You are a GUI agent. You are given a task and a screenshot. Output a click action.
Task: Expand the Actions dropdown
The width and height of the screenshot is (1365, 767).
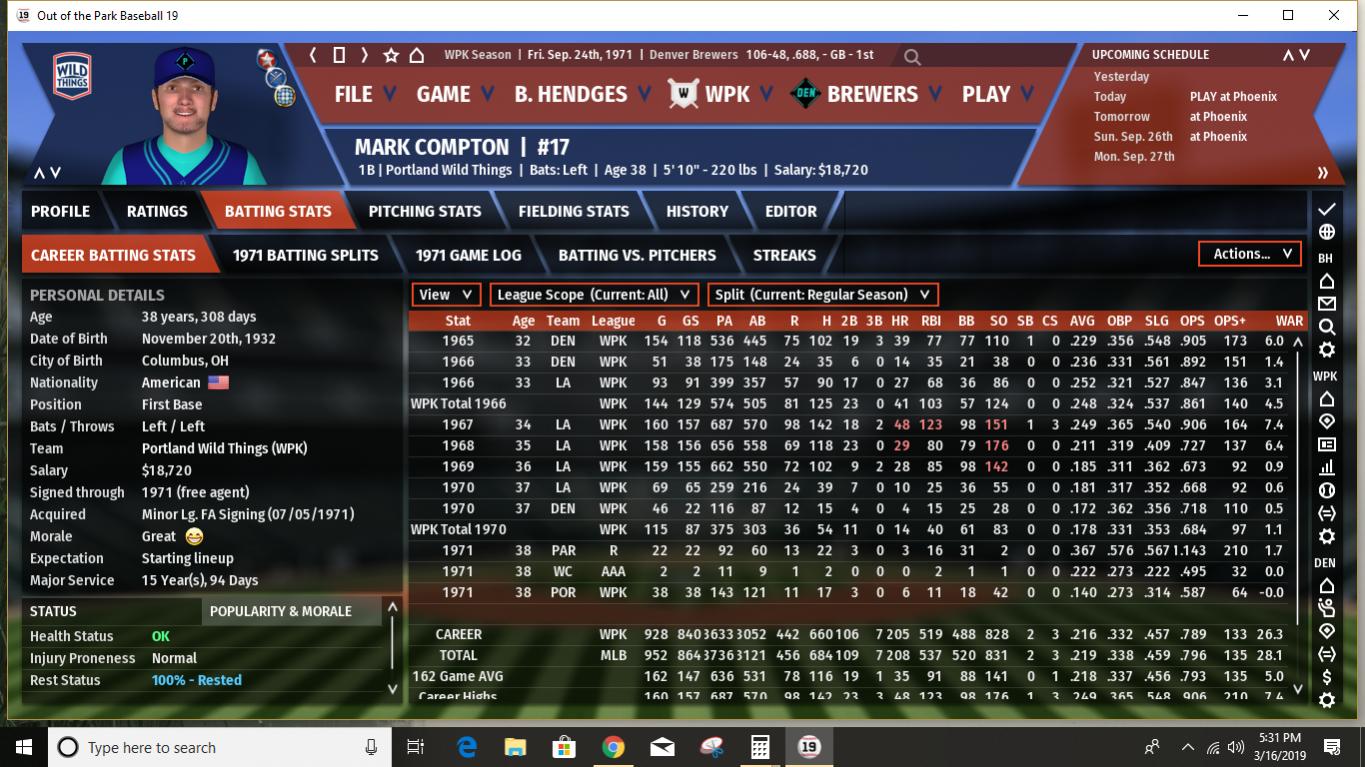(1250, 254)
